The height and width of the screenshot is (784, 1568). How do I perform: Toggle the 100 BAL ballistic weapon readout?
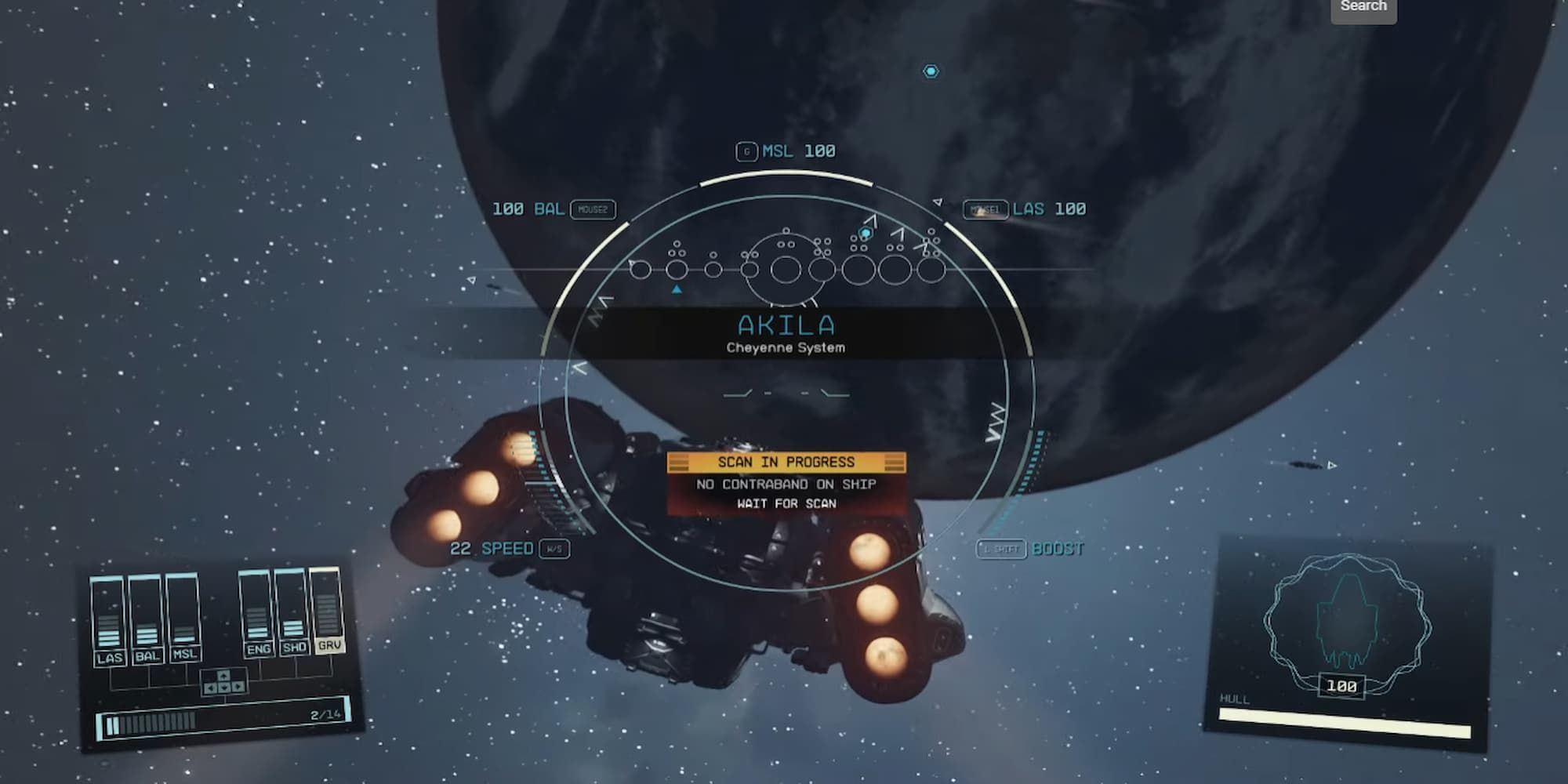527,209
